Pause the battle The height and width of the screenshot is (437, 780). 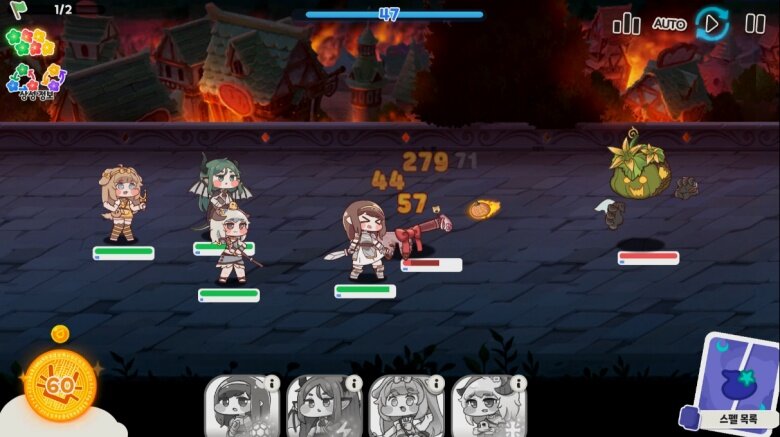click(x=755, y=24)
